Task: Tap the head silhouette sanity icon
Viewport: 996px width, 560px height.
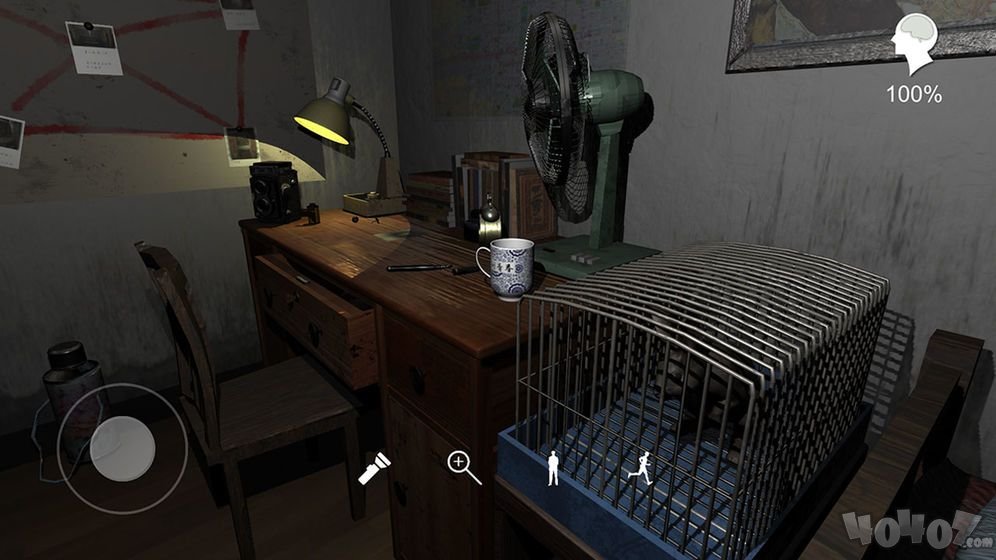Action: click(x=914, y=44)
